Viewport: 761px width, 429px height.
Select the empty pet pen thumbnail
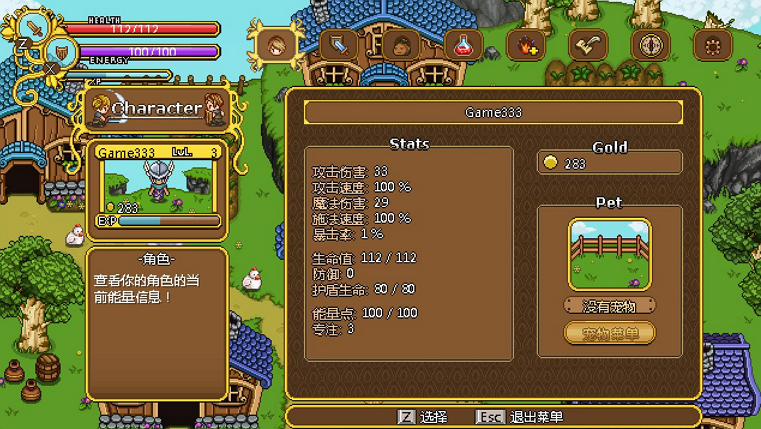click(609, 254)
